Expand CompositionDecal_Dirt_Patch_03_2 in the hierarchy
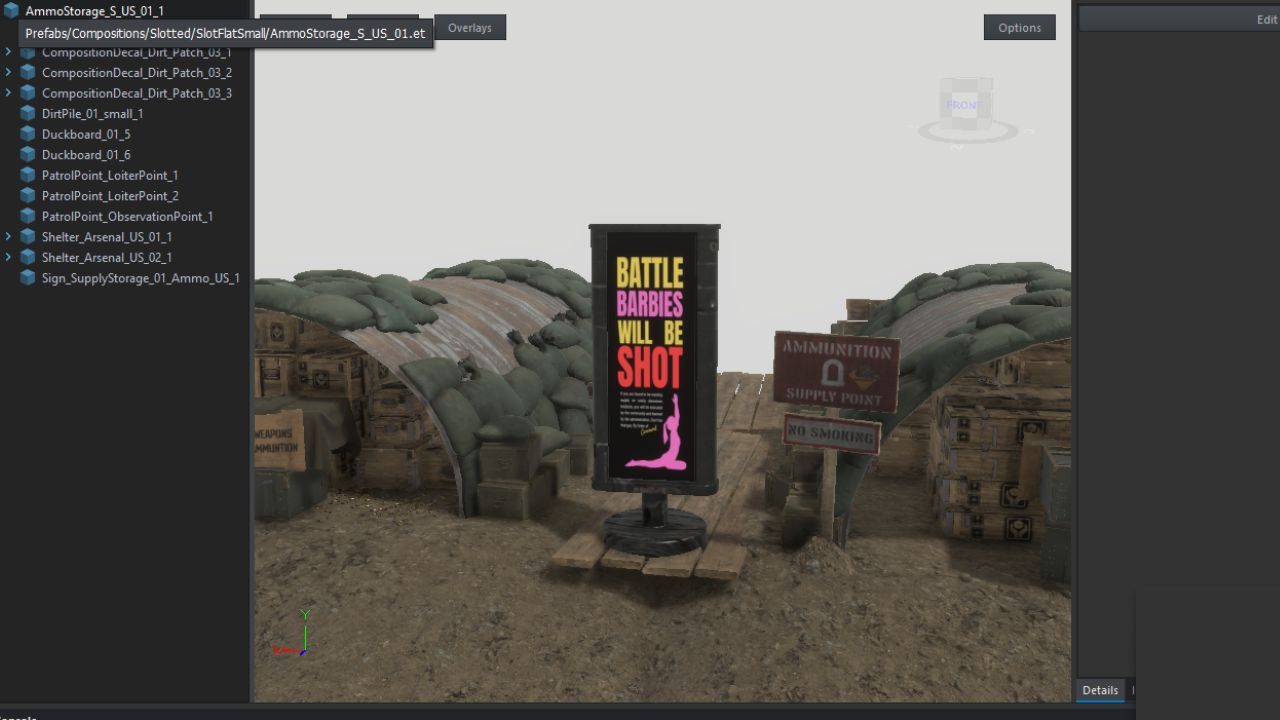The height and width of the screenshot is (720, 1280). 8,72
